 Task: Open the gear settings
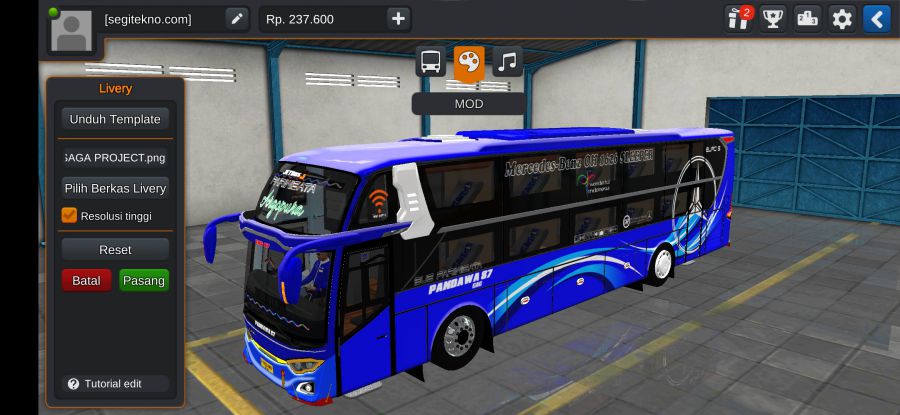tap(842, 19)
